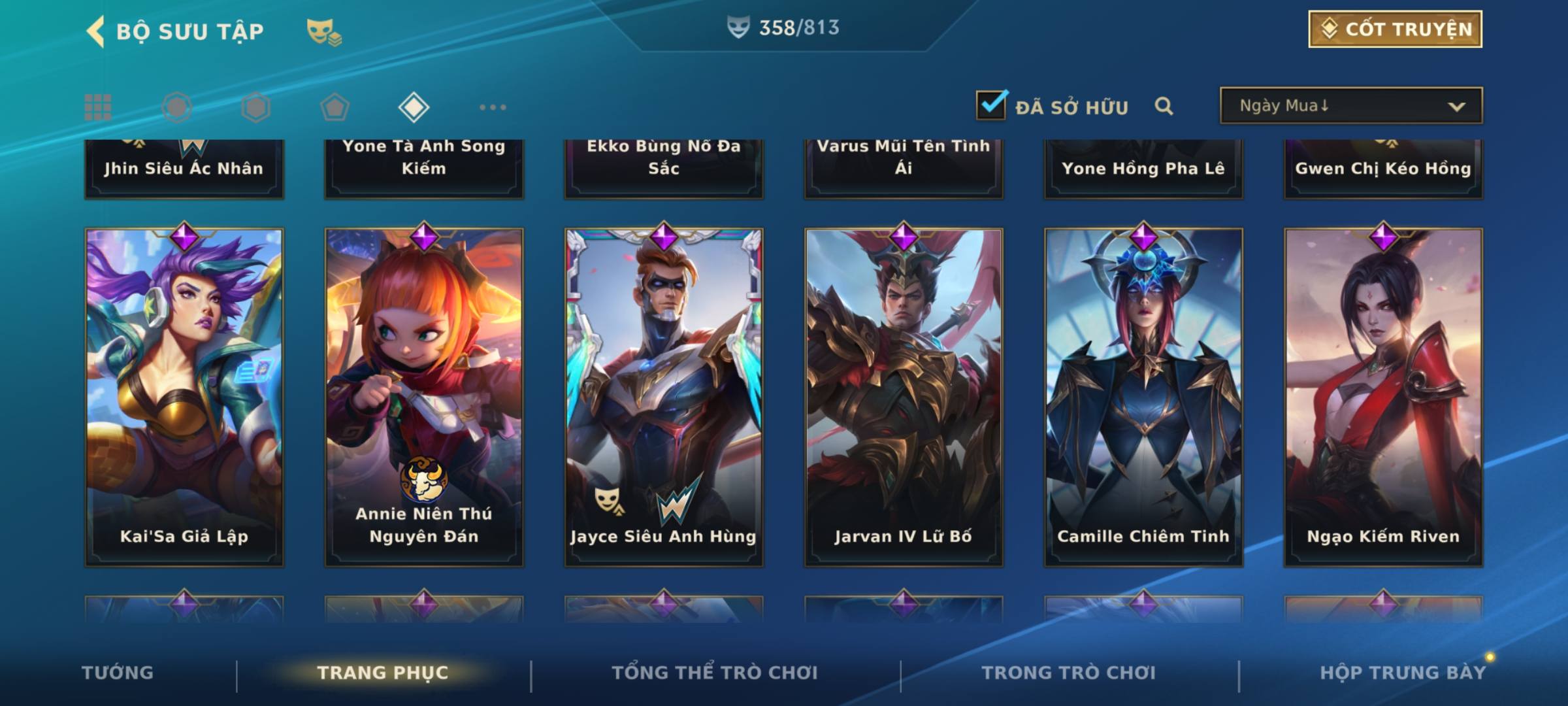Go to the Hộp Trưng Bày tab
This screenshot has height=706, width=1568.
click(1403, 673)
